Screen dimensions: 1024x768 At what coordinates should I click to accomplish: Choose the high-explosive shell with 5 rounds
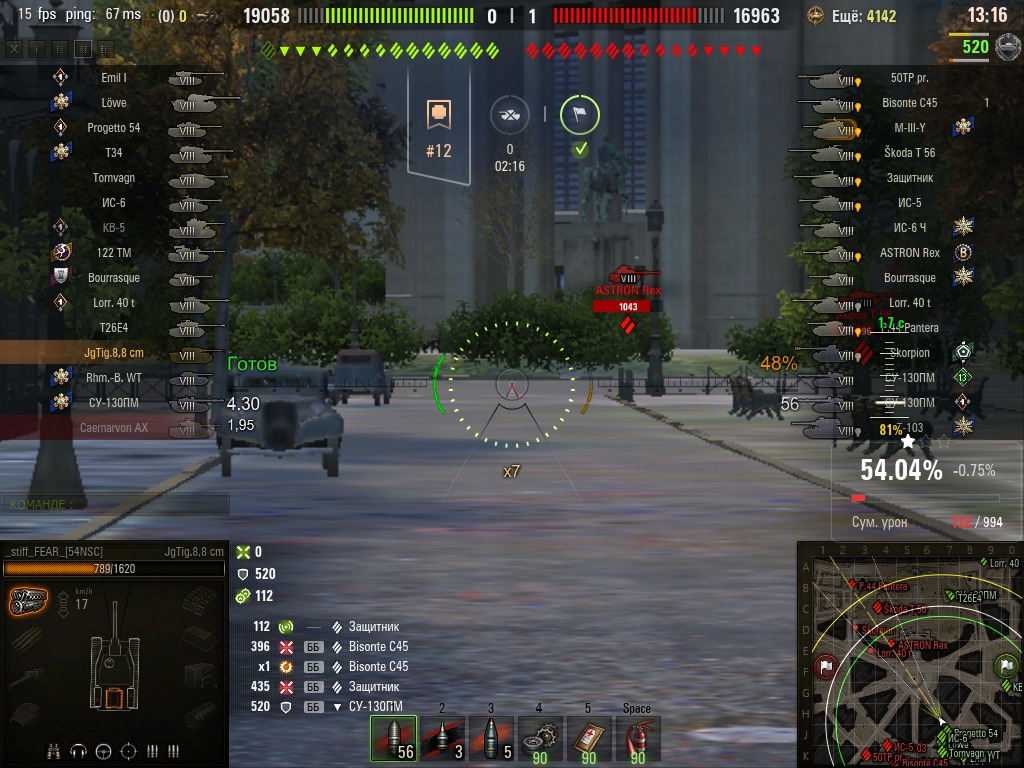click(x=491, y=738)
